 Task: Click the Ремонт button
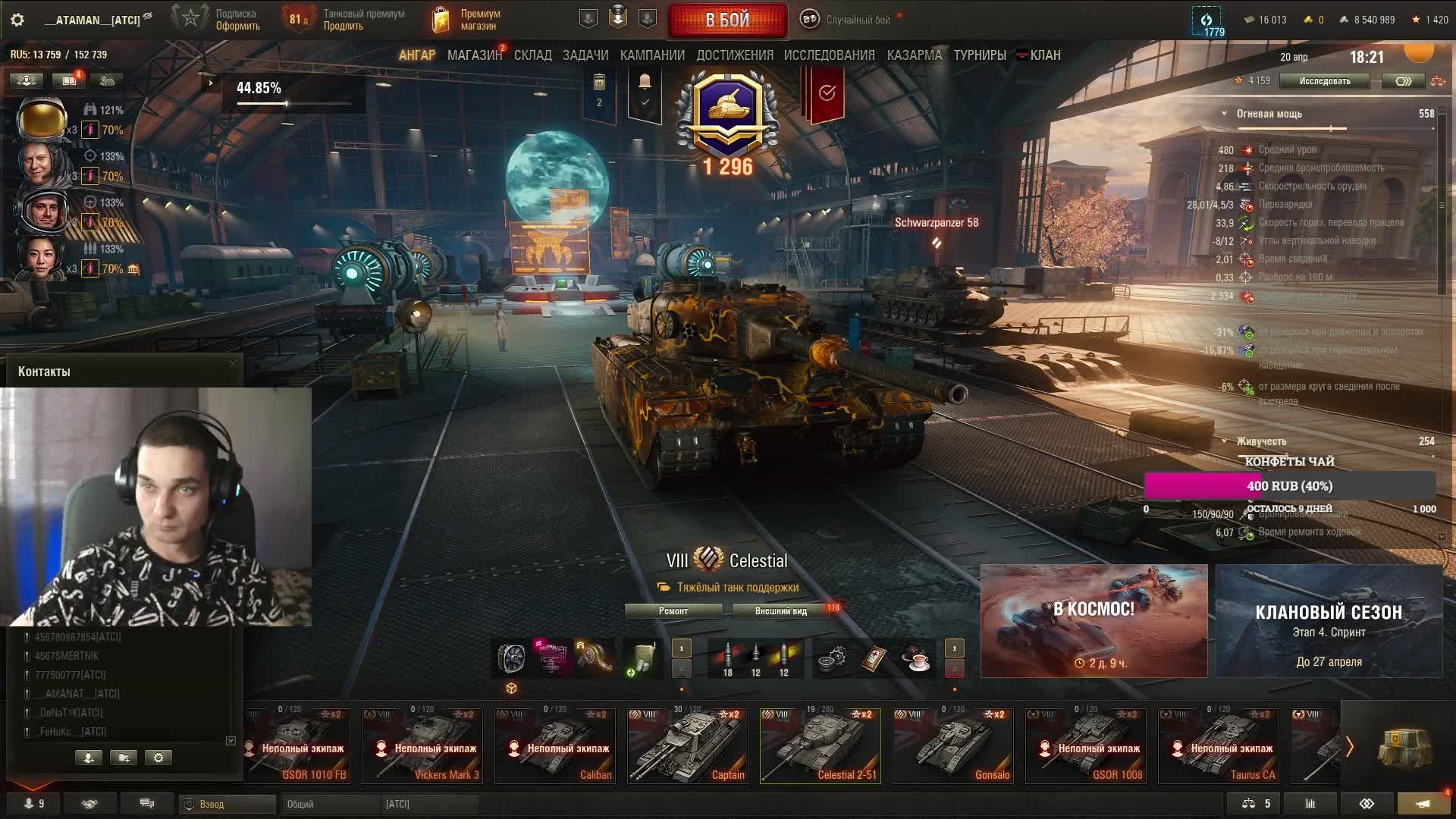[673, 611]
